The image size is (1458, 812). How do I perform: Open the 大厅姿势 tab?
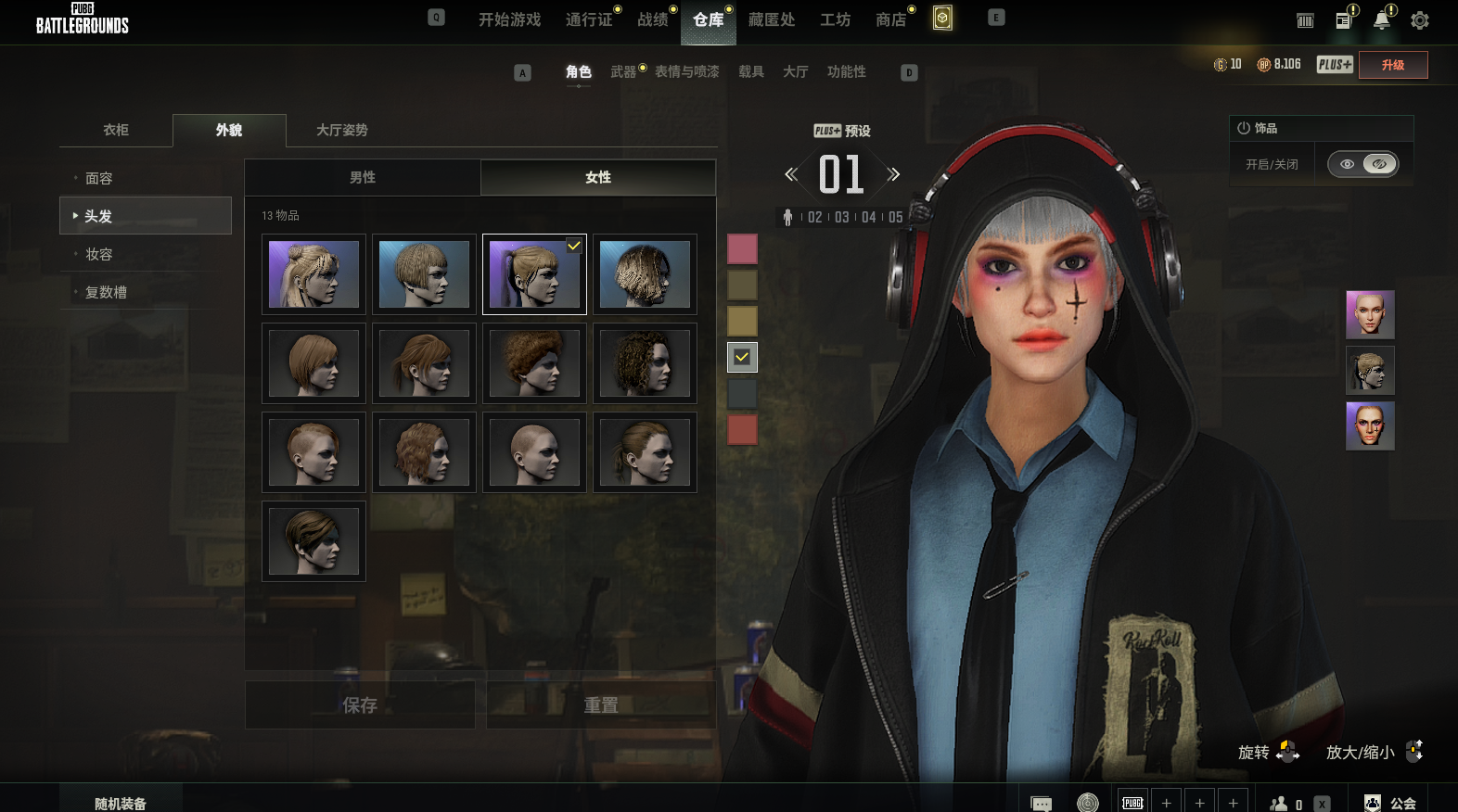coord(342,130)
